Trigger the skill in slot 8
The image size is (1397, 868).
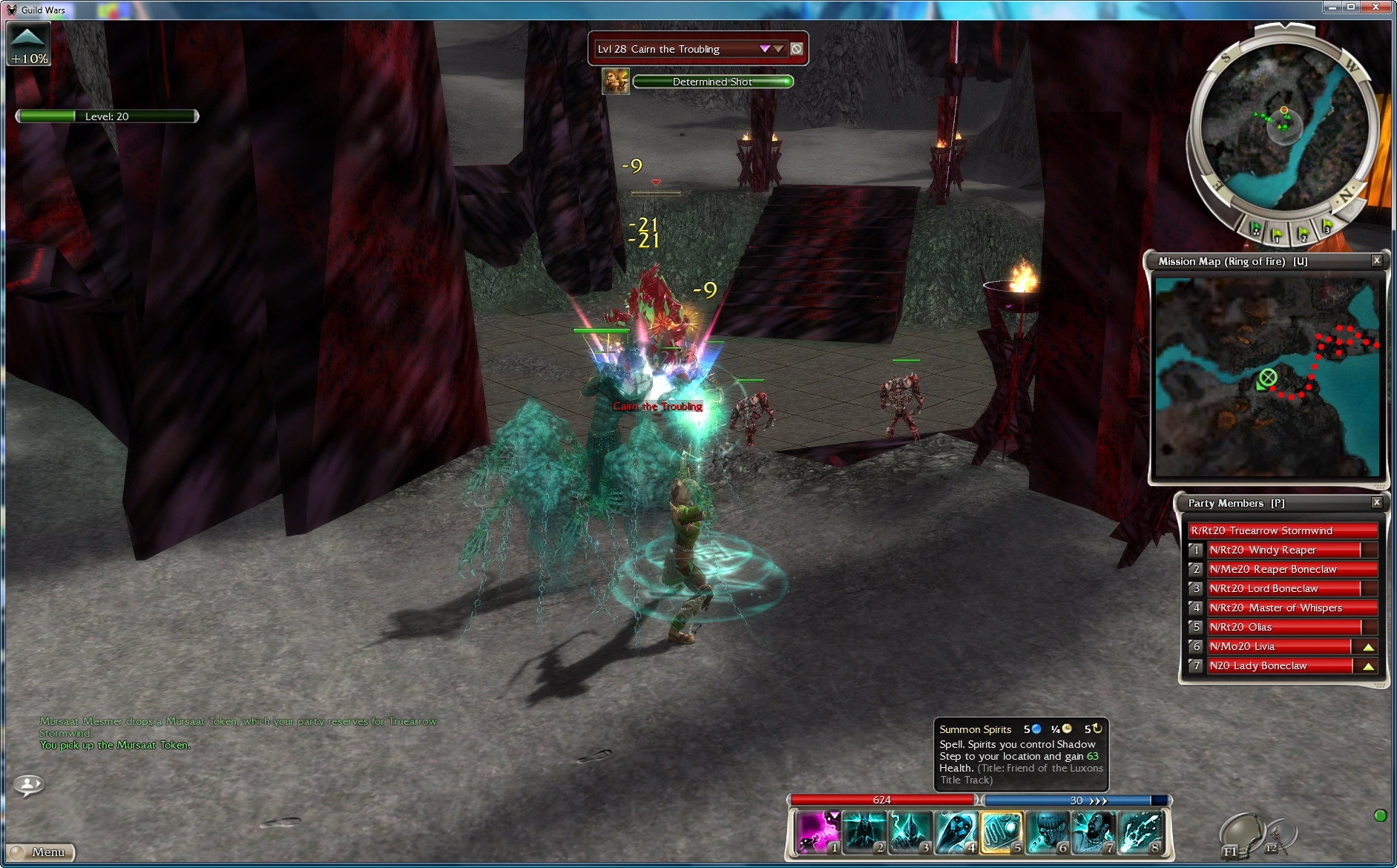(1140, 832)
